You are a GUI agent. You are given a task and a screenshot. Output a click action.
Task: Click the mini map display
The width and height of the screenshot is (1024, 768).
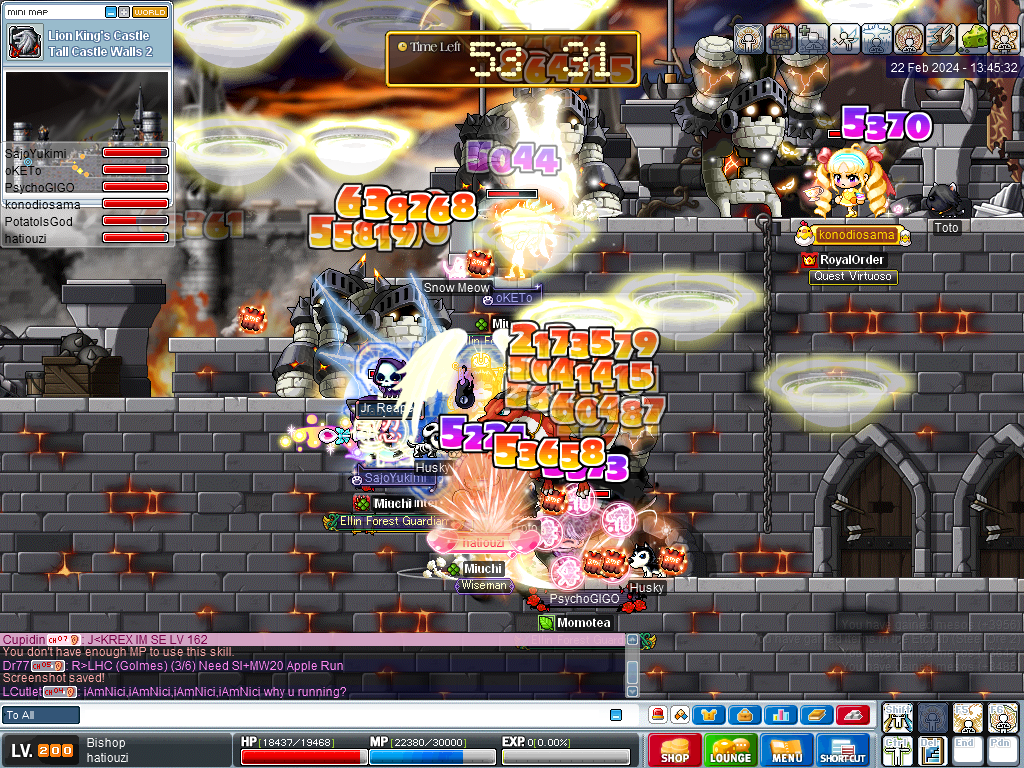pyautogui.click(x=87, y=105)
